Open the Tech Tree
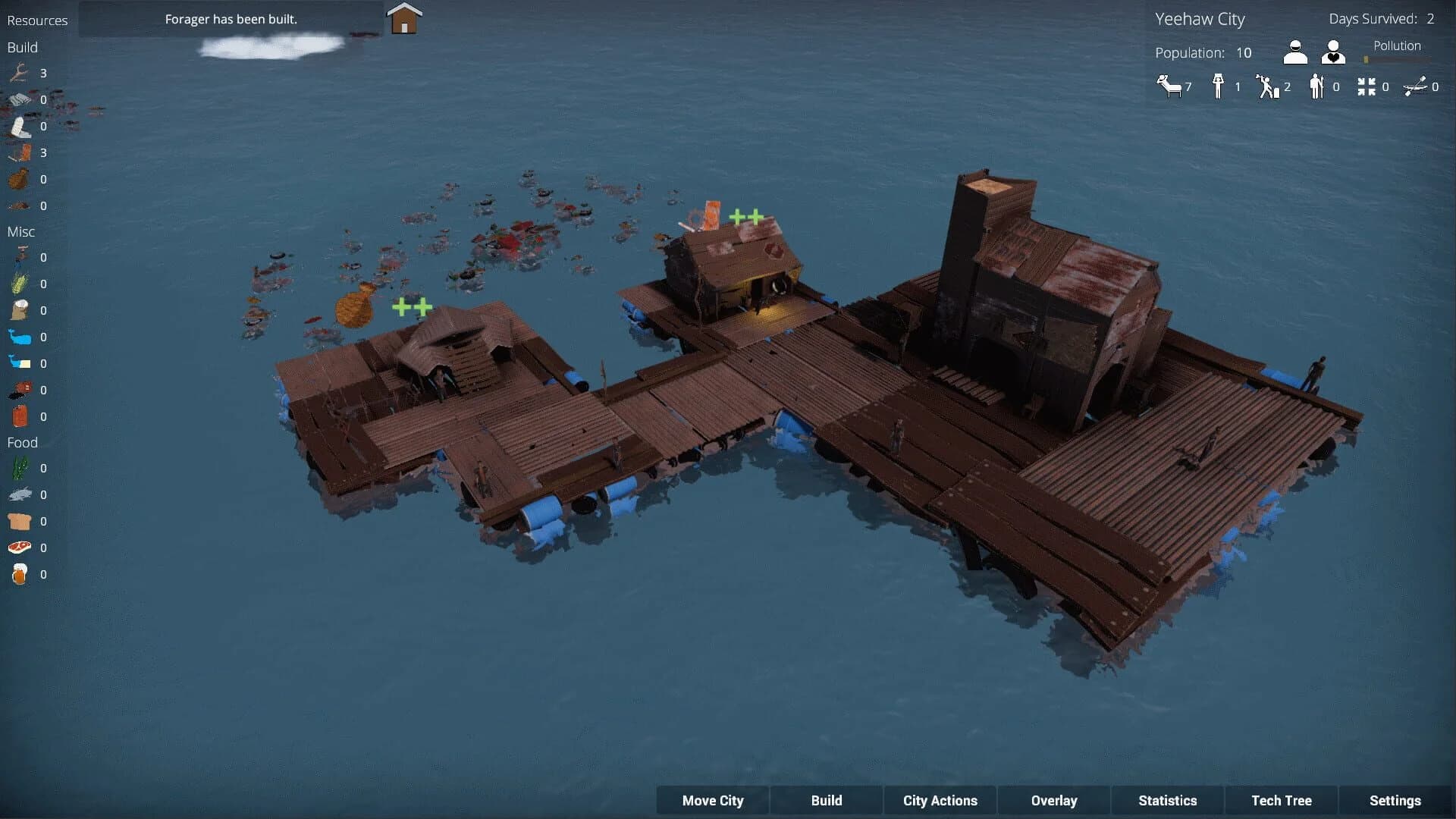1456x819 pixels. click(1280, 800)
